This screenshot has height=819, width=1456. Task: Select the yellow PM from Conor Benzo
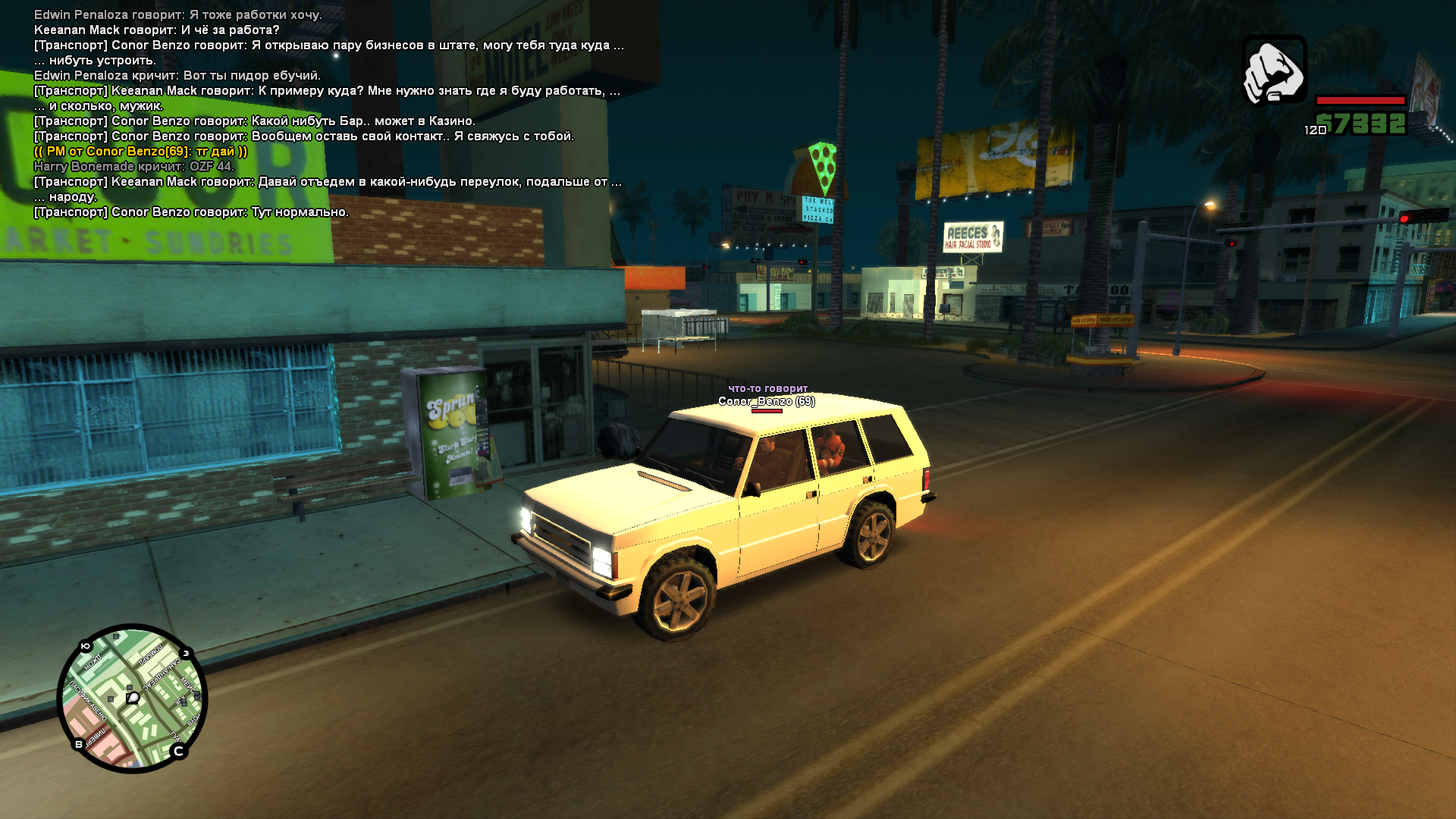tap(140, 151)
